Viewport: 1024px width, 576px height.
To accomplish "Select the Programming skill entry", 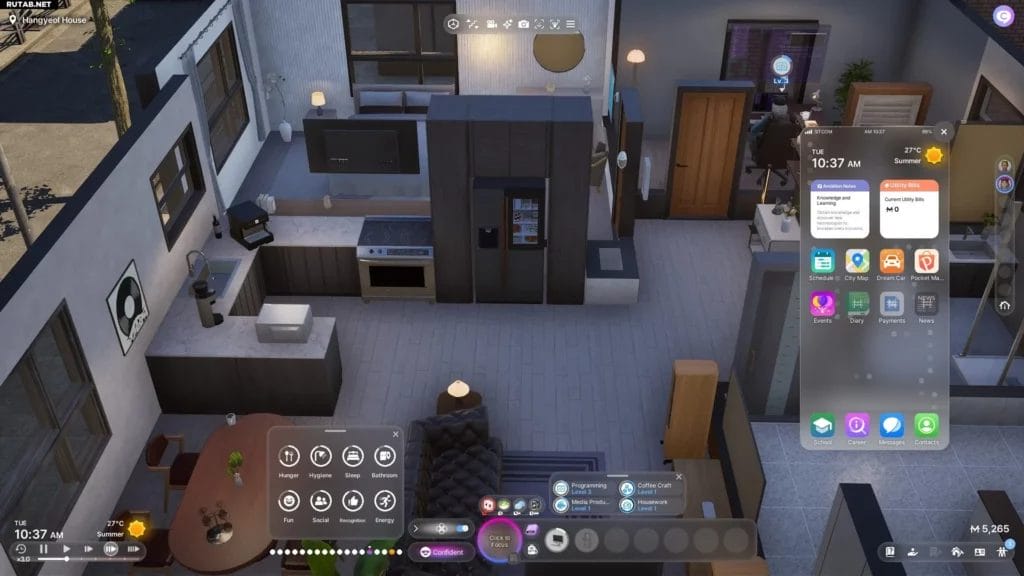I will click(x=583, y=489).
